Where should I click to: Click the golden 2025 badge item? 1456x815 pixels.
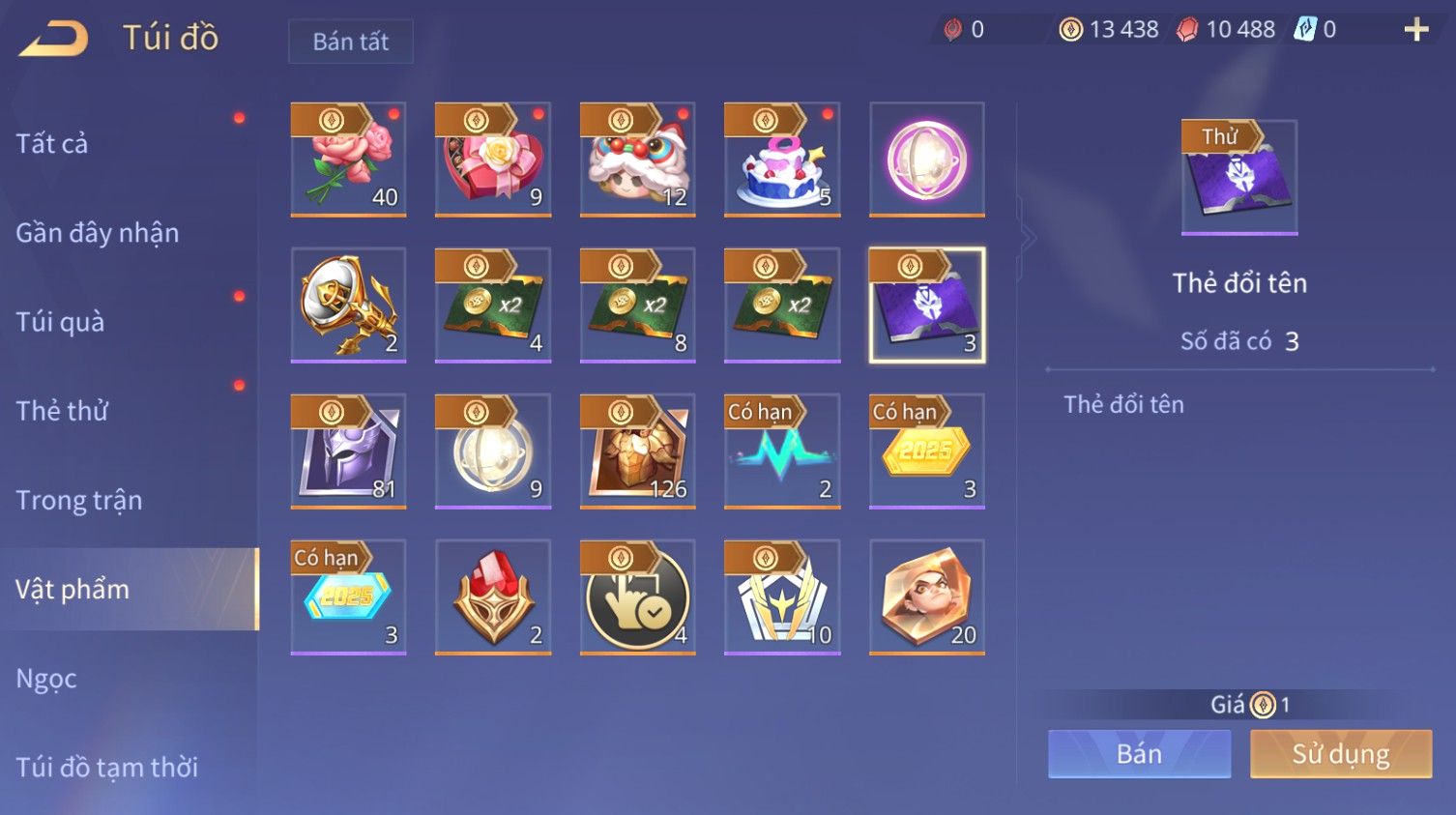pyautogui.click(x=927, y=451)
